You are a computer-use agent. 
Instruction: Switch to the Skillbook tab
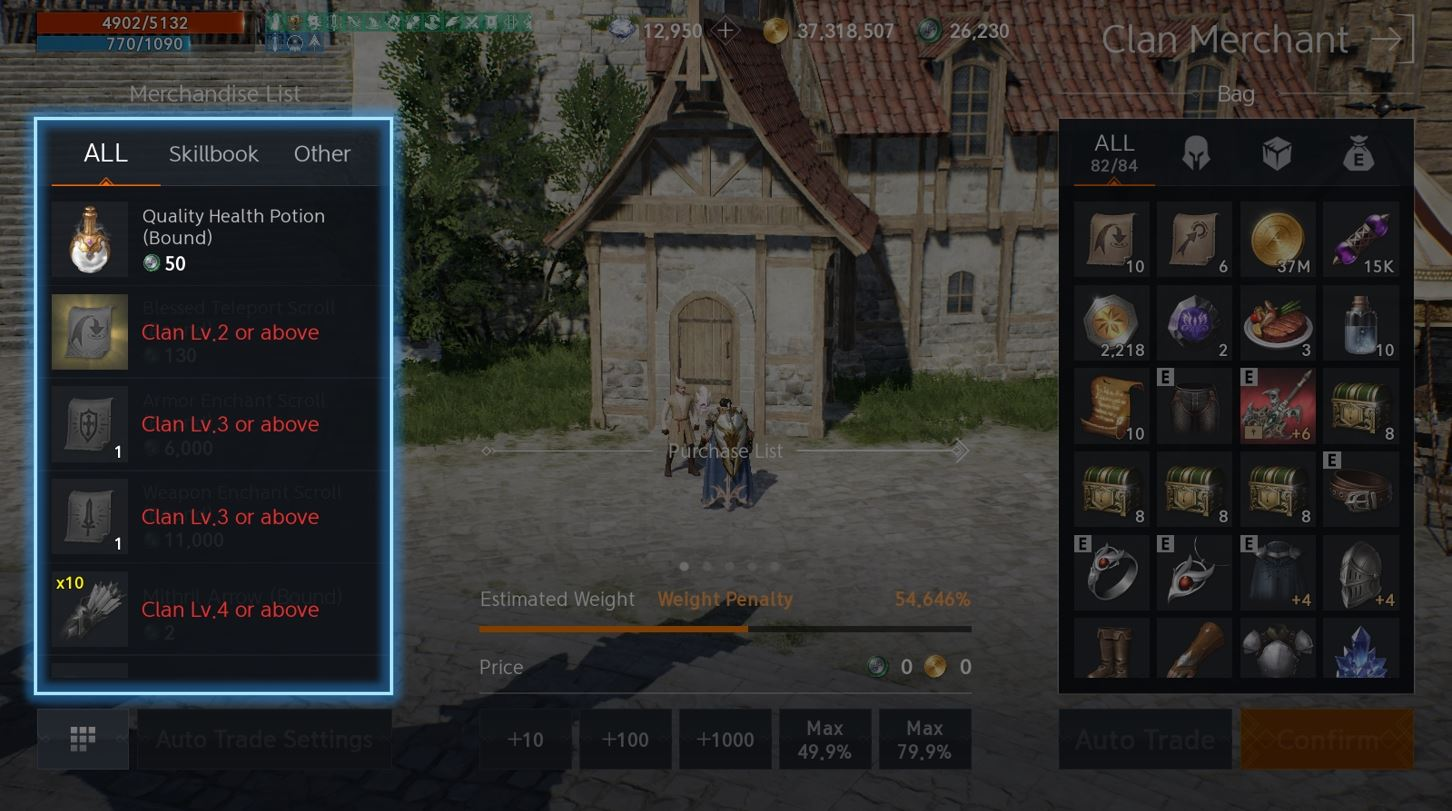pyautogui.click(x=213, y=154)
